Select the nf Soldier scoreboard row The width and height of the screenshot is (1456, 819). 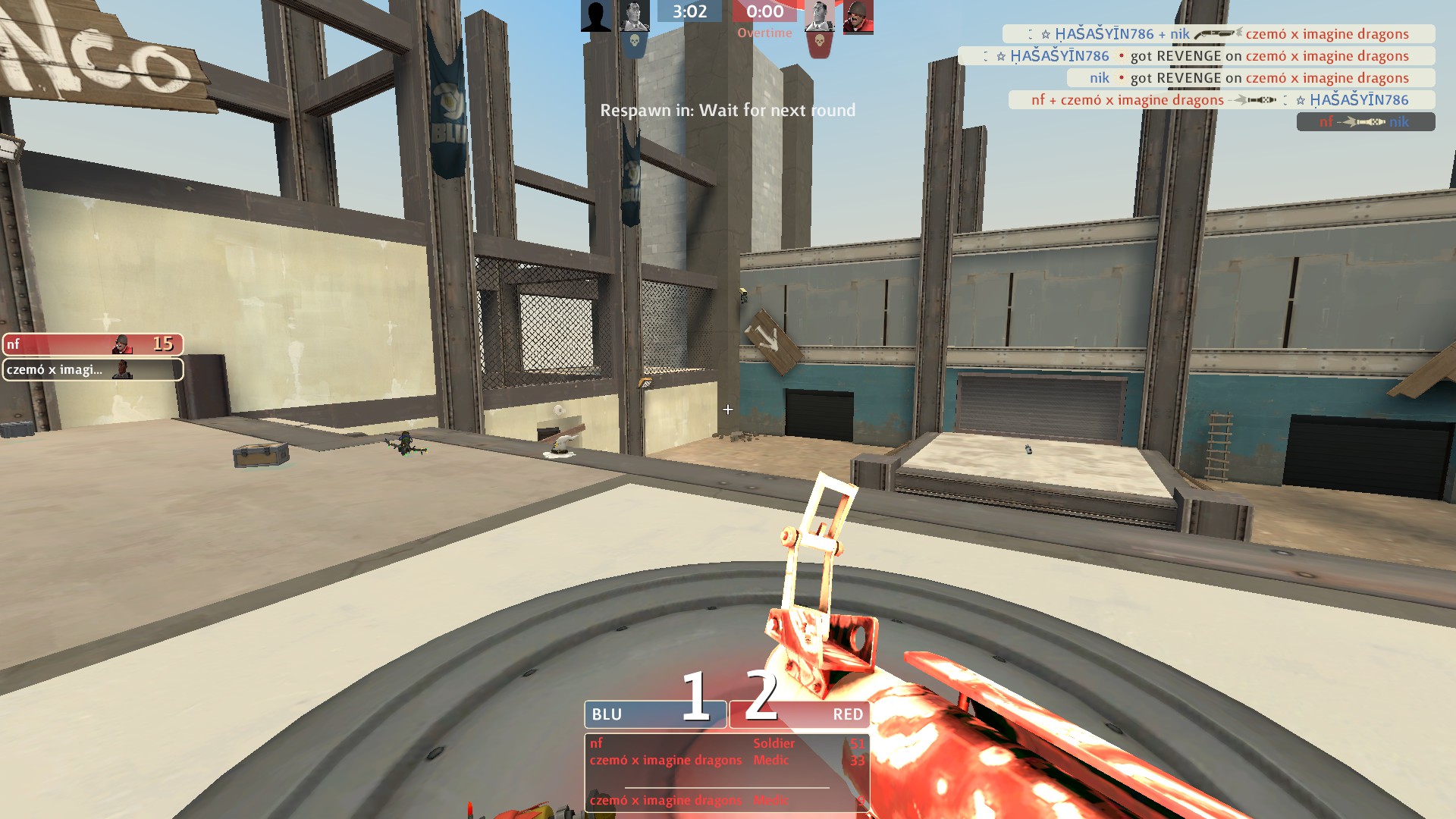pyautogui.click(x=726, y=743)
